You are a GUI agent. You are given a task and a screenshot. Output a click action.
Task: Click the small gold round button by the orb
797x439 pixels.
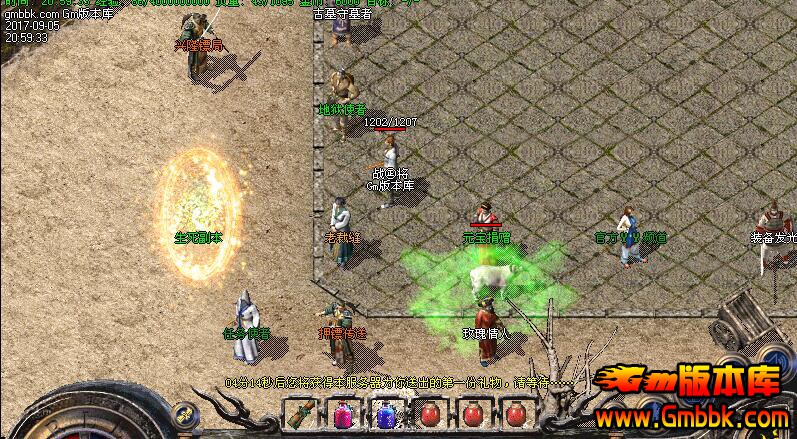pos(182,413)
